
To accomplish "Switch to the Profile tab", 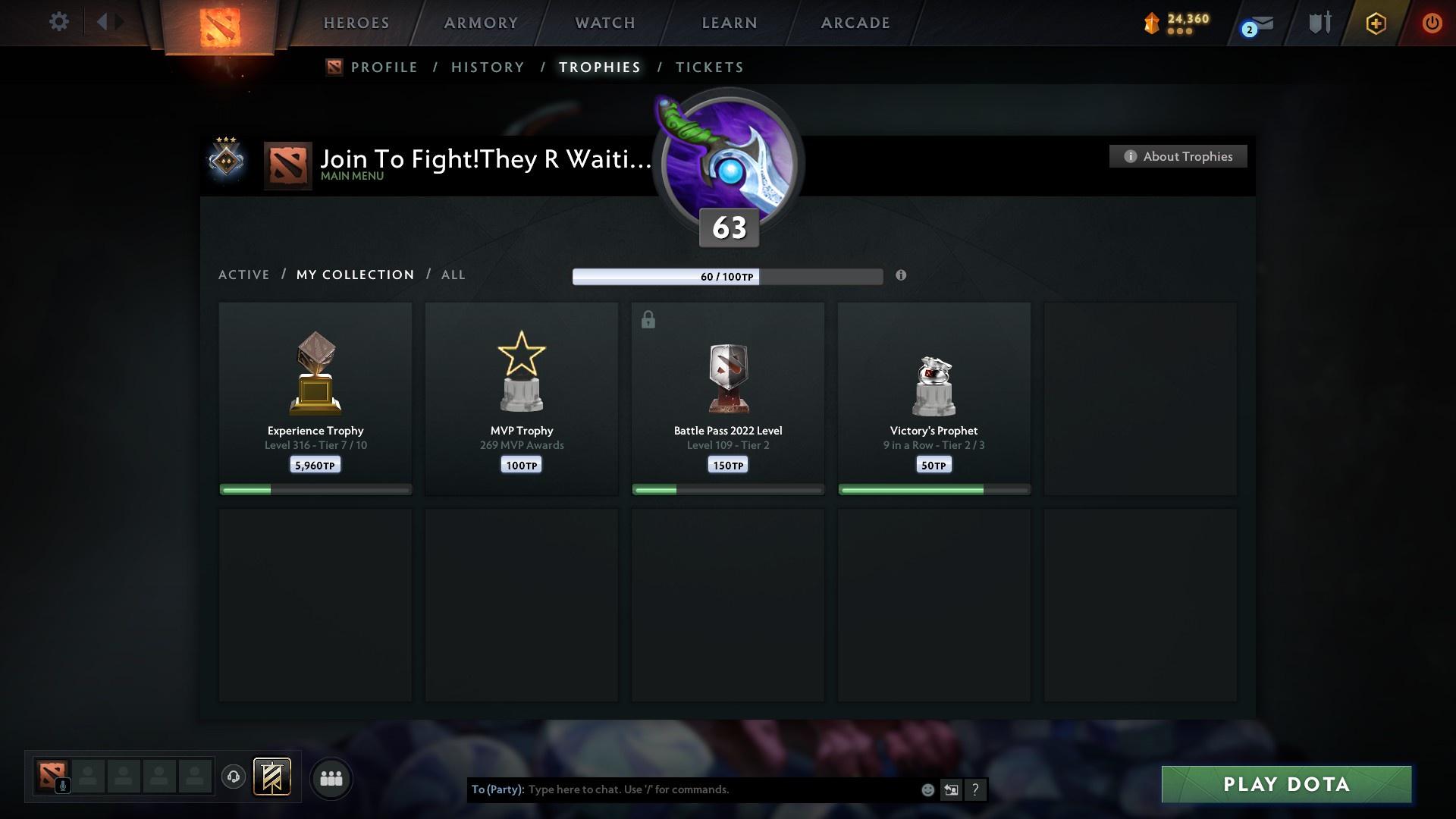I will click(x=384, y=67).
